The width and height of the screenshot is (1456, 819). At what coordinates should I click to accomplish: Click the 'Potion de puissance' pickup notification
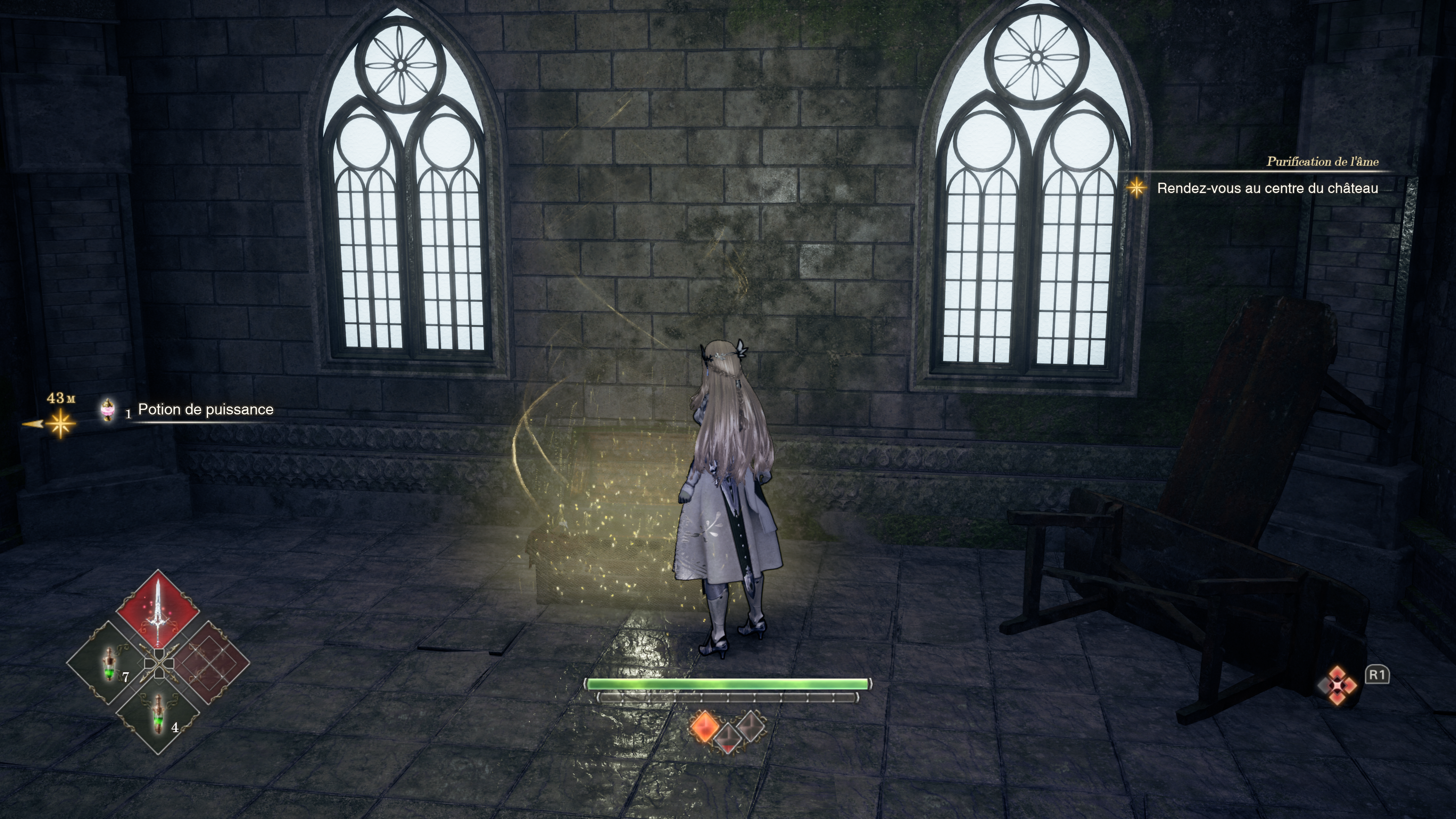pos(205,410)
